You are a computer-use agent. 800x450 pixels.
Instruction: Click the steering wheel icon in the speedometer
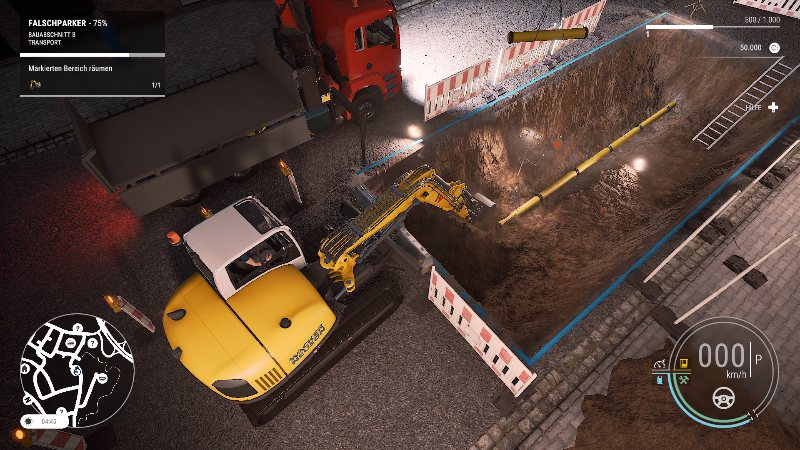tap(722, 397)
